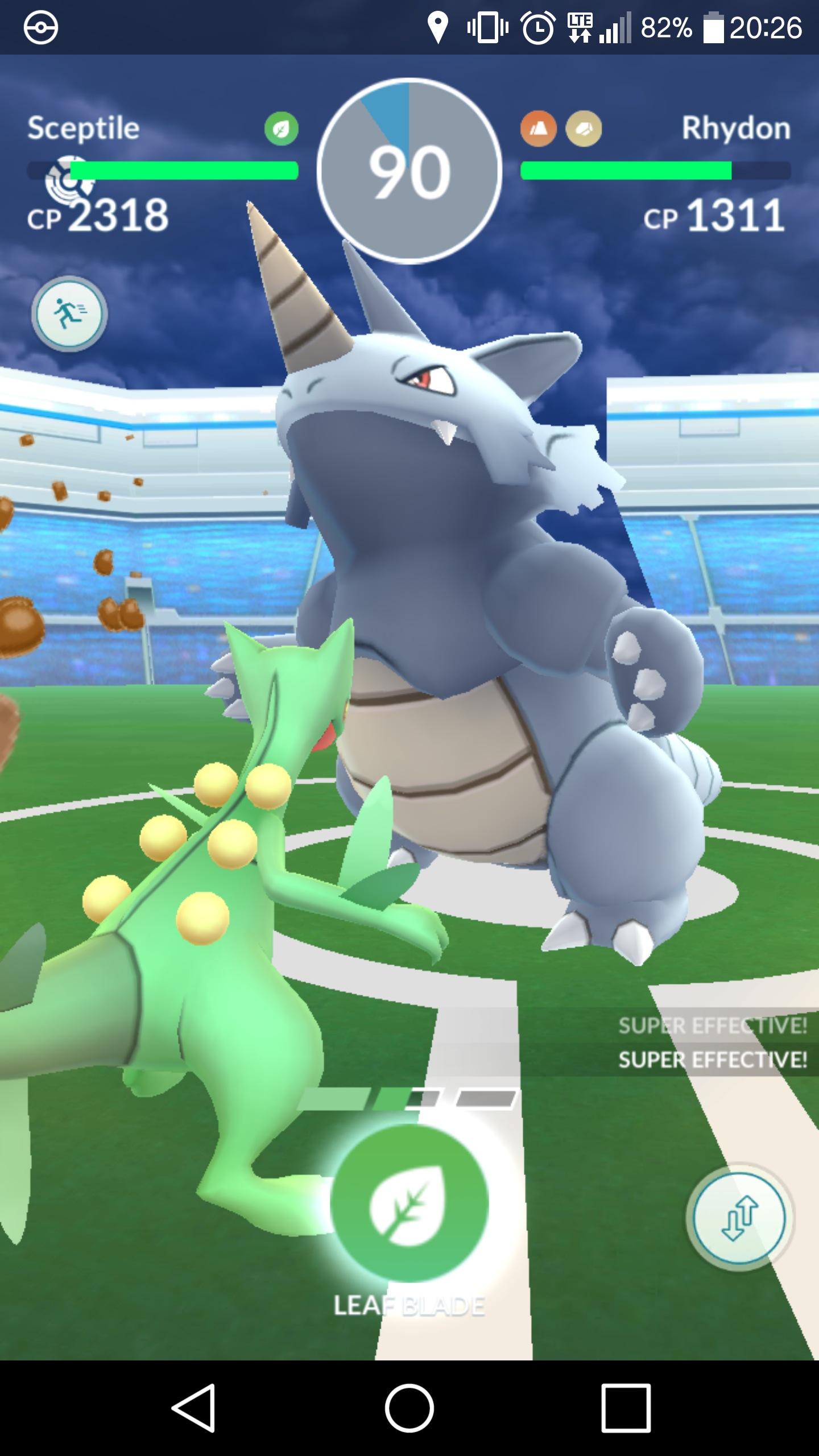Activate the Leaf Blade charged attack
The height and width of the screenshot is (1456, 819).
pos(409,1203)
